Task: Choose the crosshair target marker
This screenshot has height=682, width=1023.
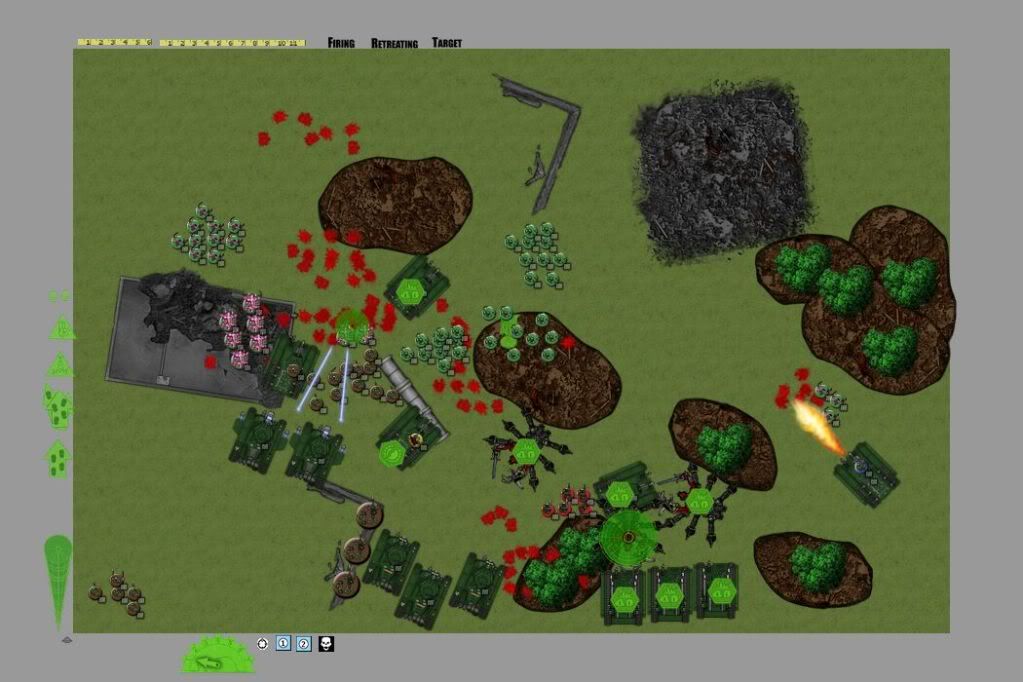Action: pos(262,643)
